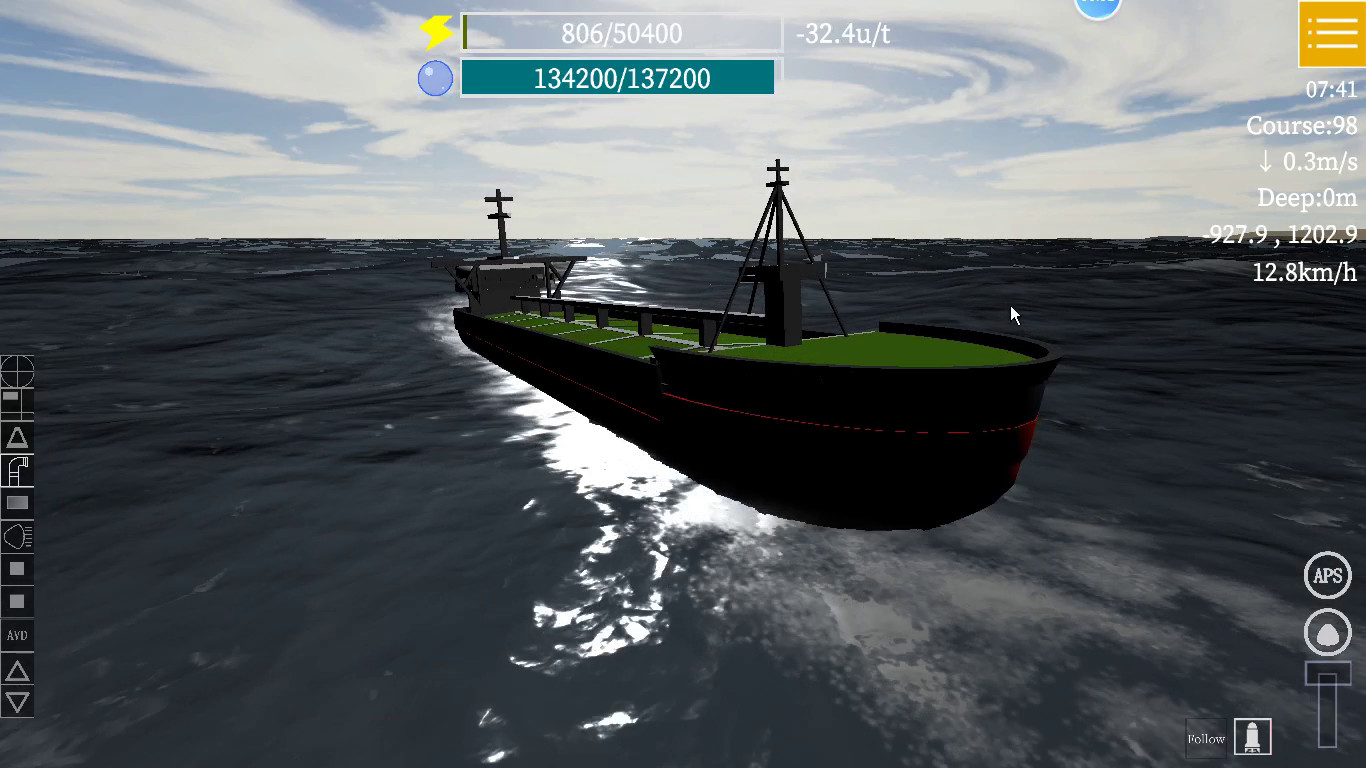The width and height of the screenshot is (1366, 768).
Task: Click the throttle lever control
Action: pos(1326,700)
